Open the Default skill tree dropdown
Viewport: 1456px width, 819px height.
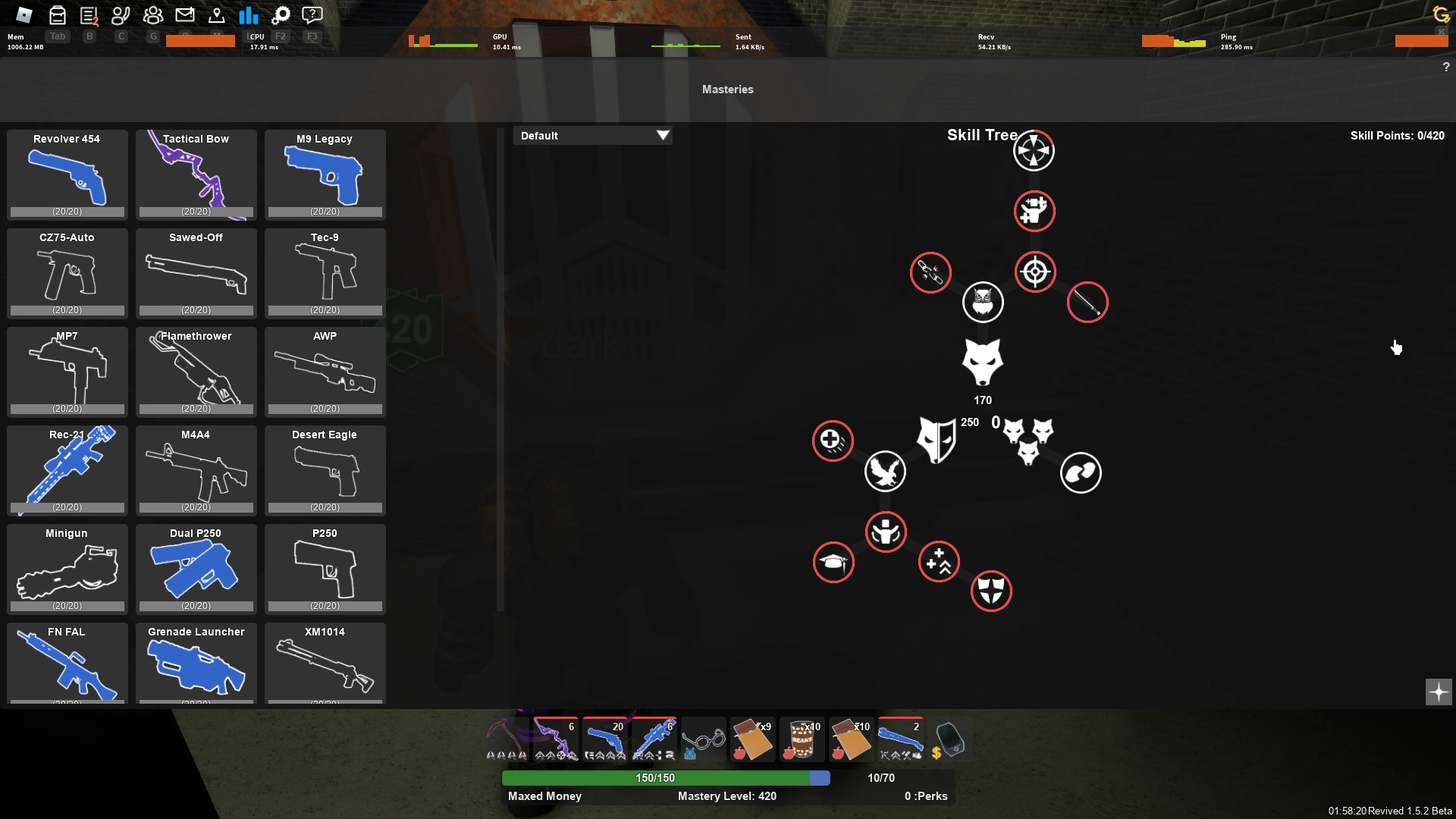pos(593,135)
